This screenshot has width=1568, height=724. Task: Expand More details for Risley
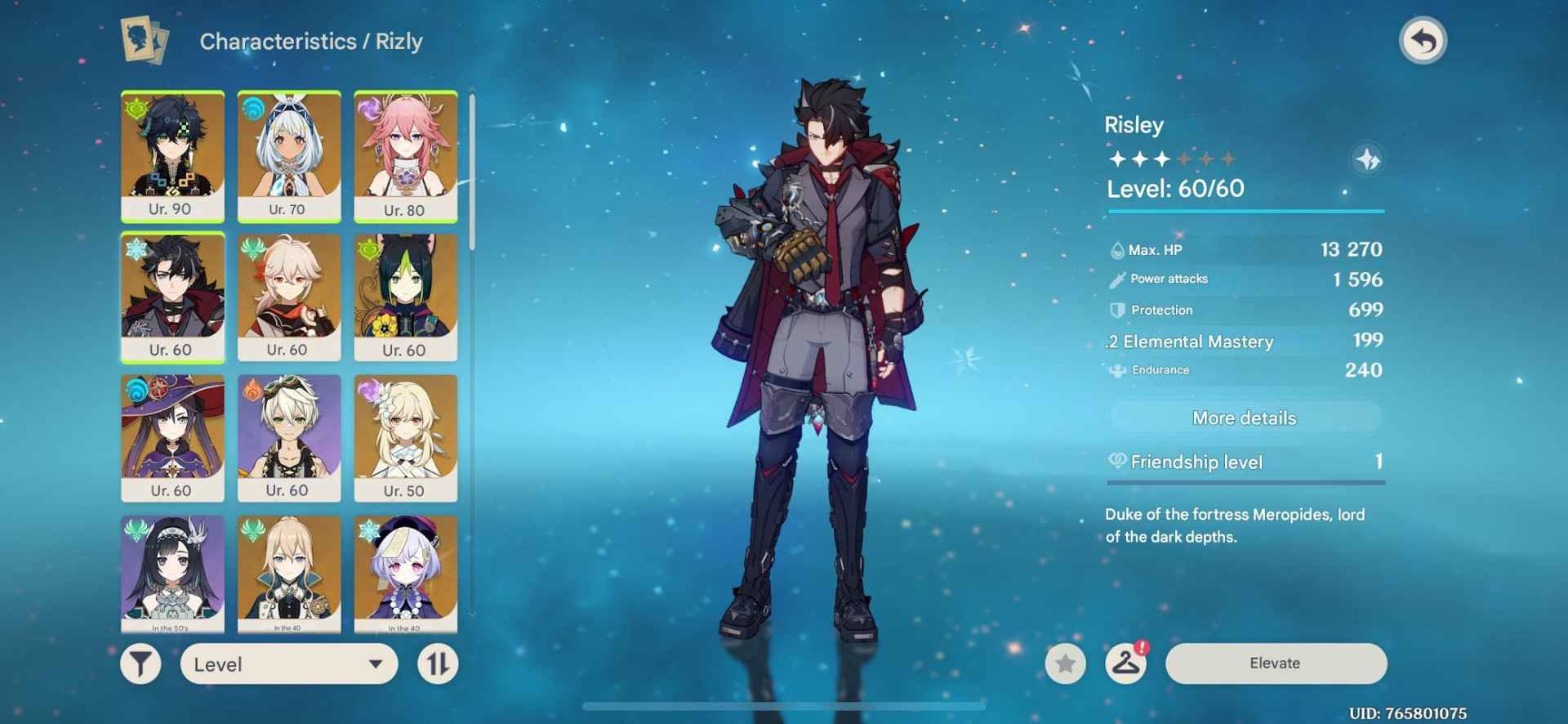tap(1244, 418)
